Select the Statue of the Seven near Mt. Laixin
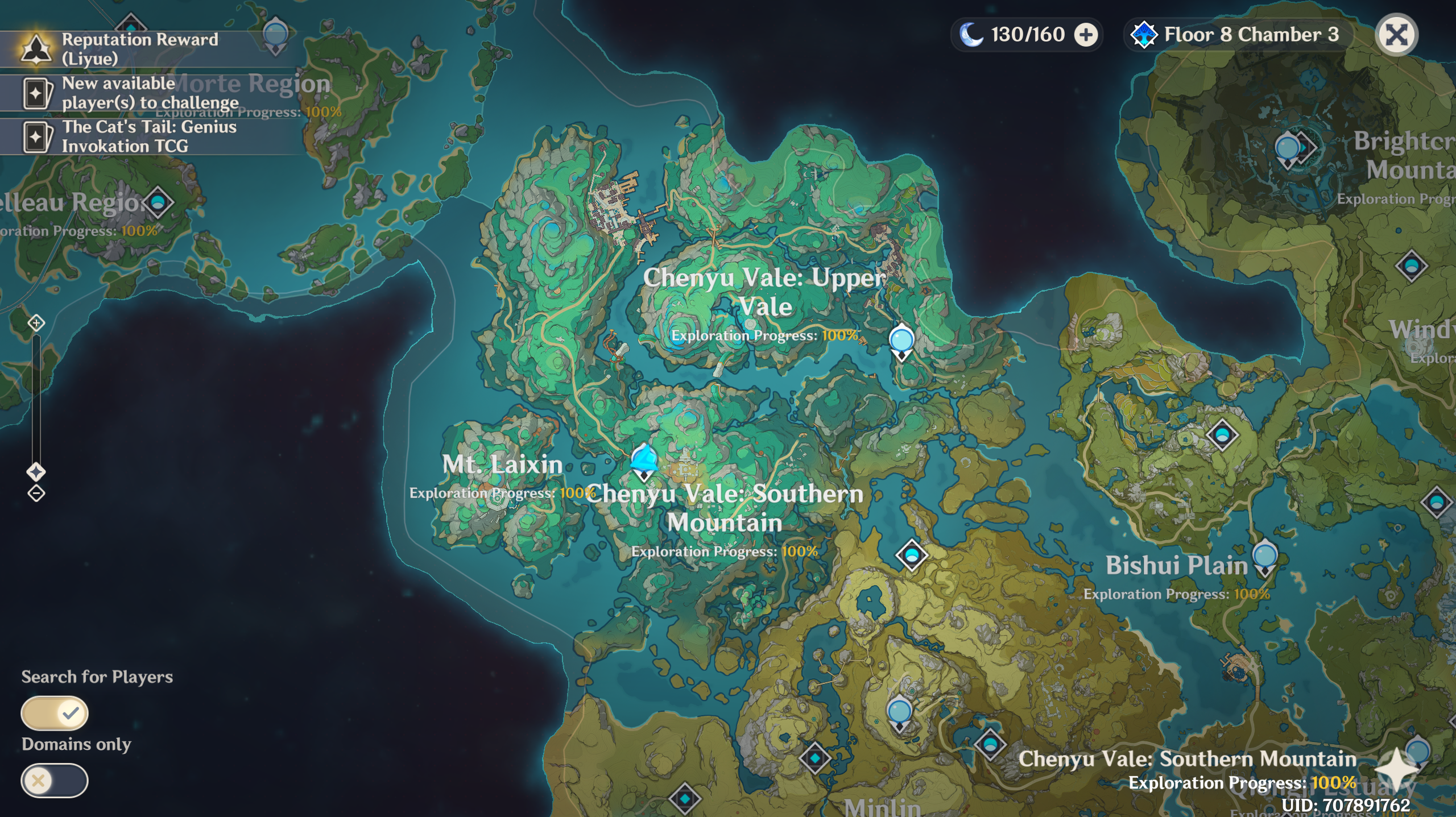The width and height of the screenshot is (1456, 817). point(644,461)
